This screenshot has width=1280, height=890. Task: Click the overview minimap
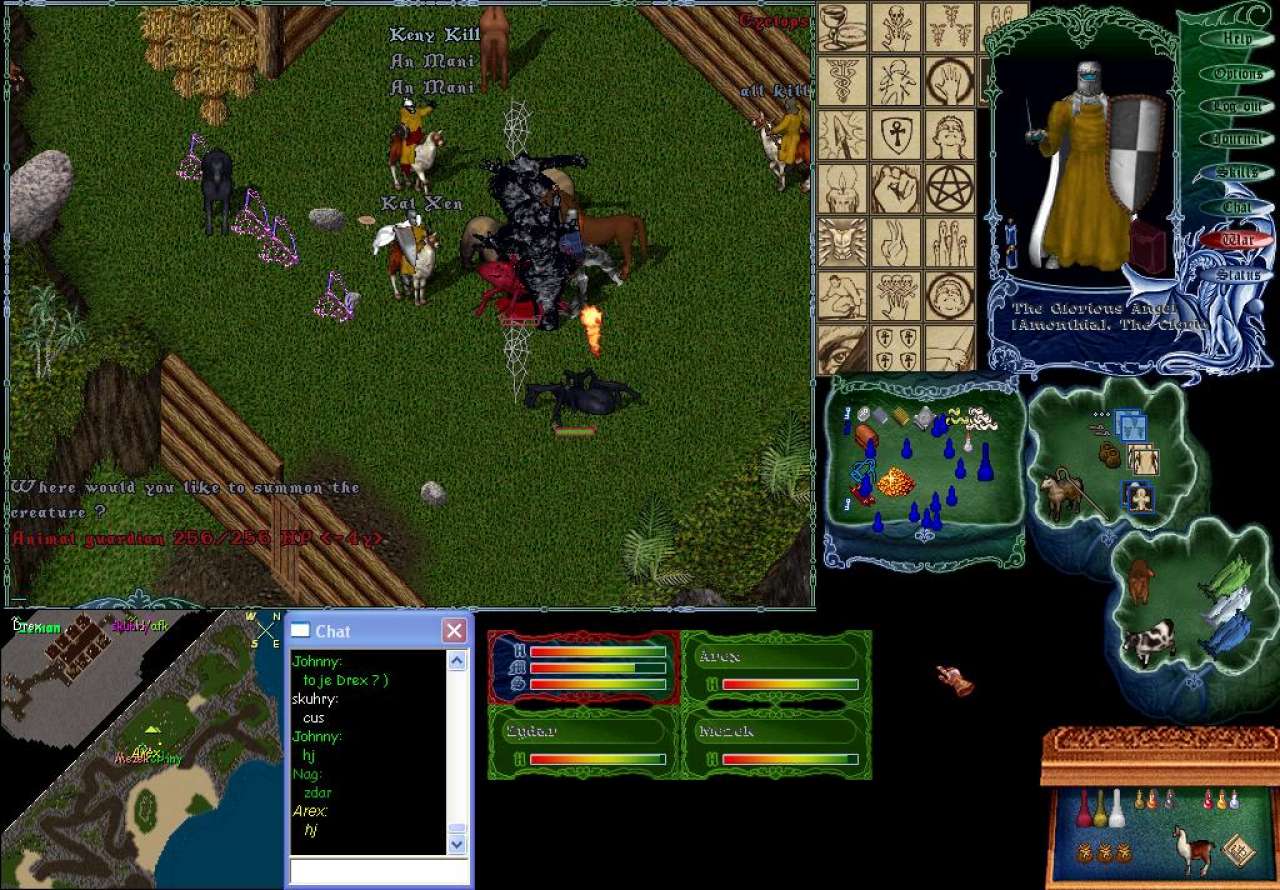pos(140,750)
